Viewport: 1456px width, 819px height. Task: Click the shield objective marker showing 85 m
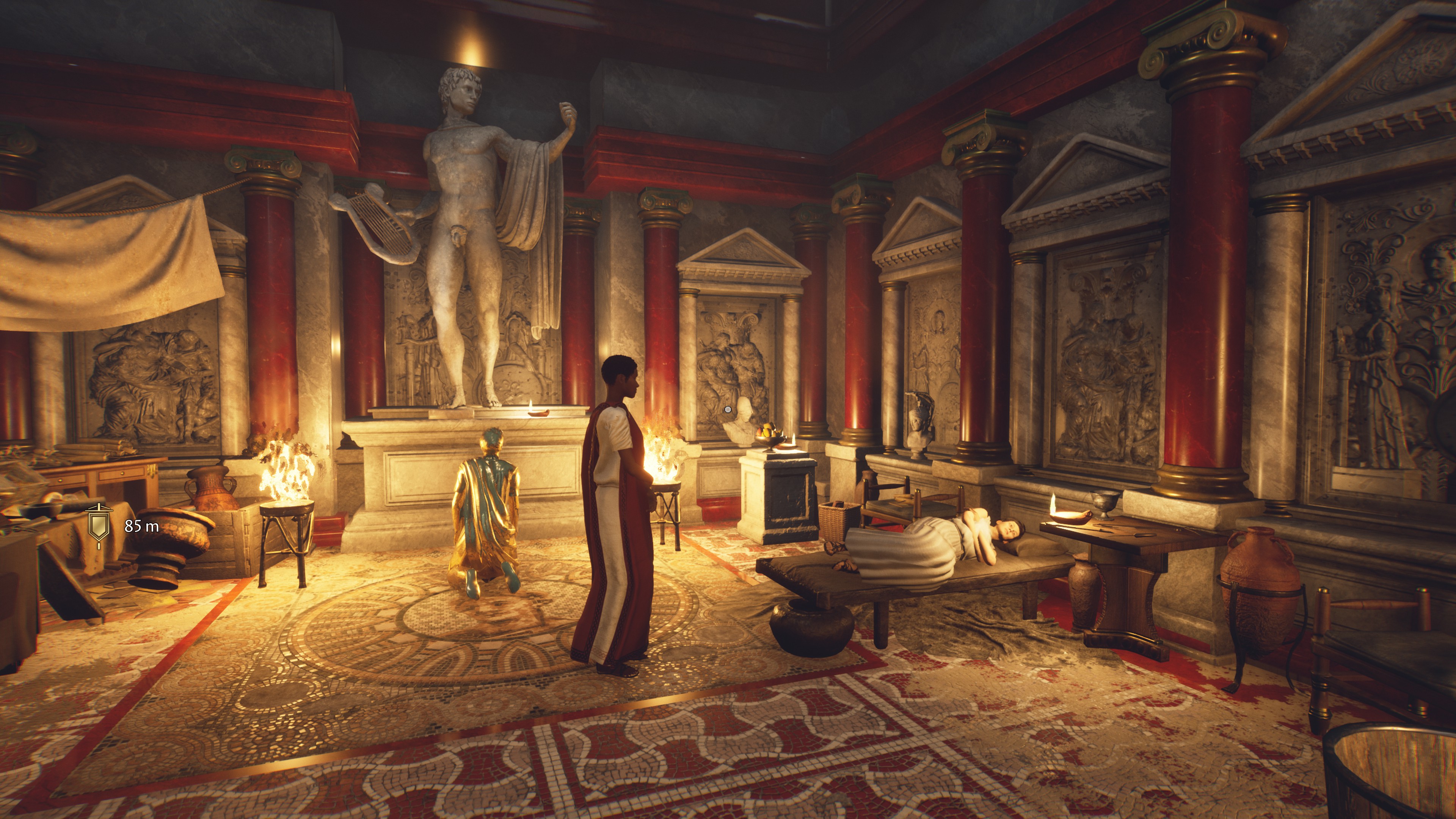click(98, 525)
